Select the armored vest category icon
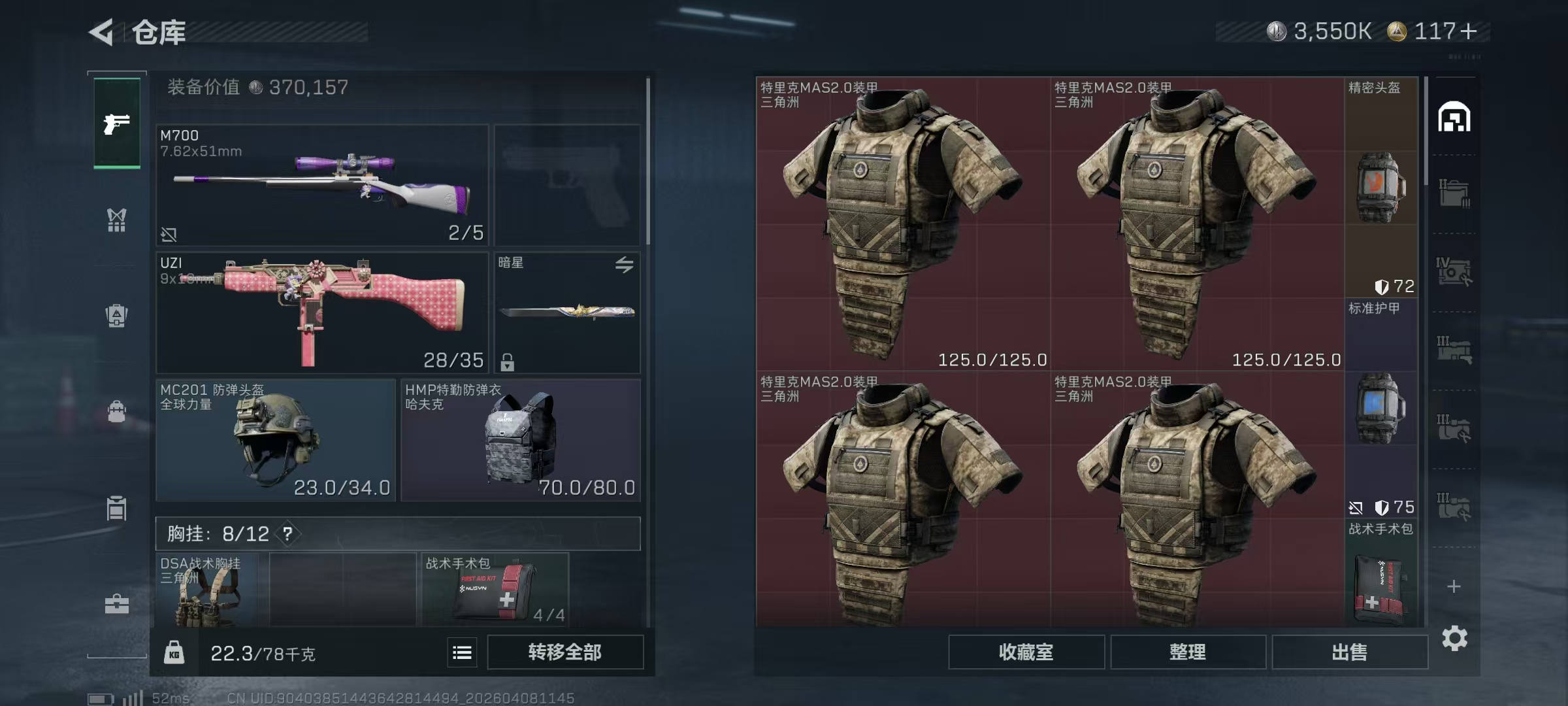 (116, 316)
